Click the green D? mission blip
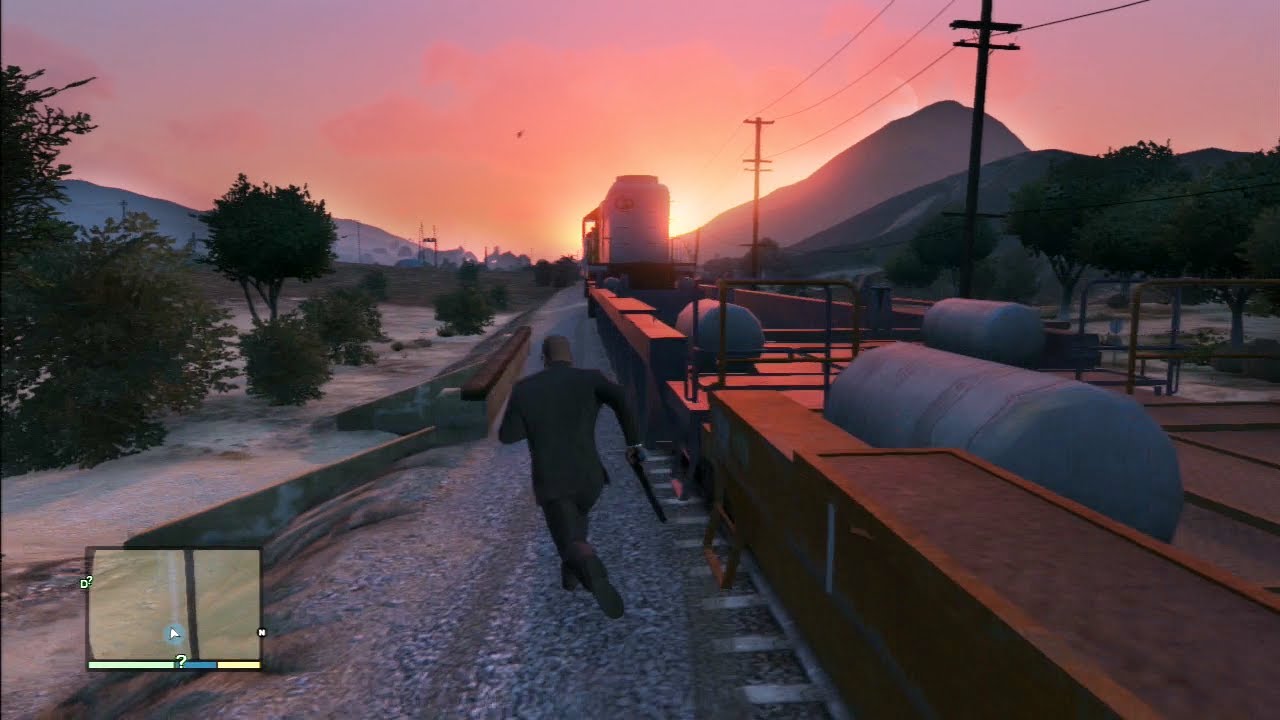Image resolution: width=1280 pixels, height=720 pixels. 86,581
